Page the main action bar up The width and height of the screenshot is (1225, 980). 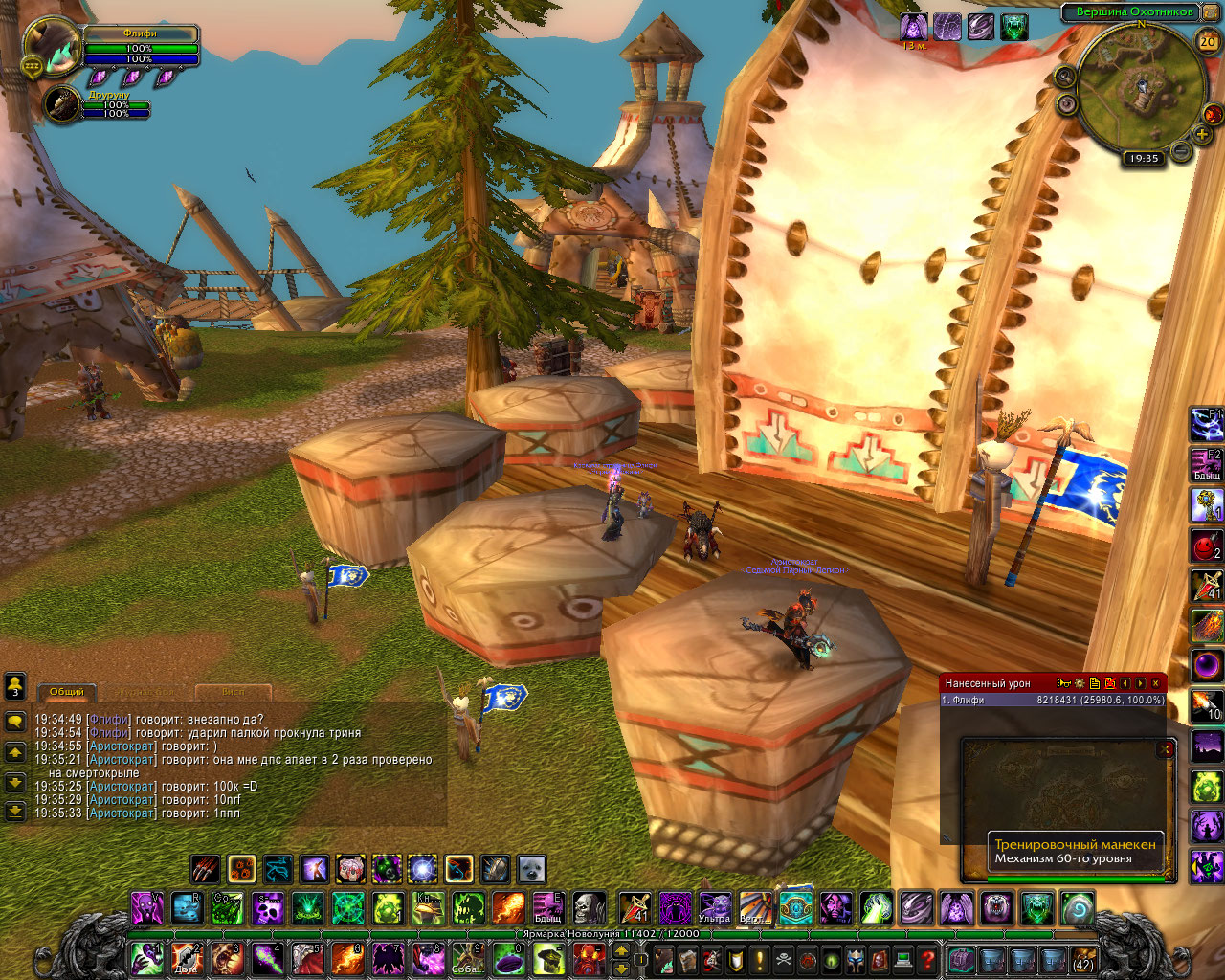pyautogui.click(x=620, y=949)
